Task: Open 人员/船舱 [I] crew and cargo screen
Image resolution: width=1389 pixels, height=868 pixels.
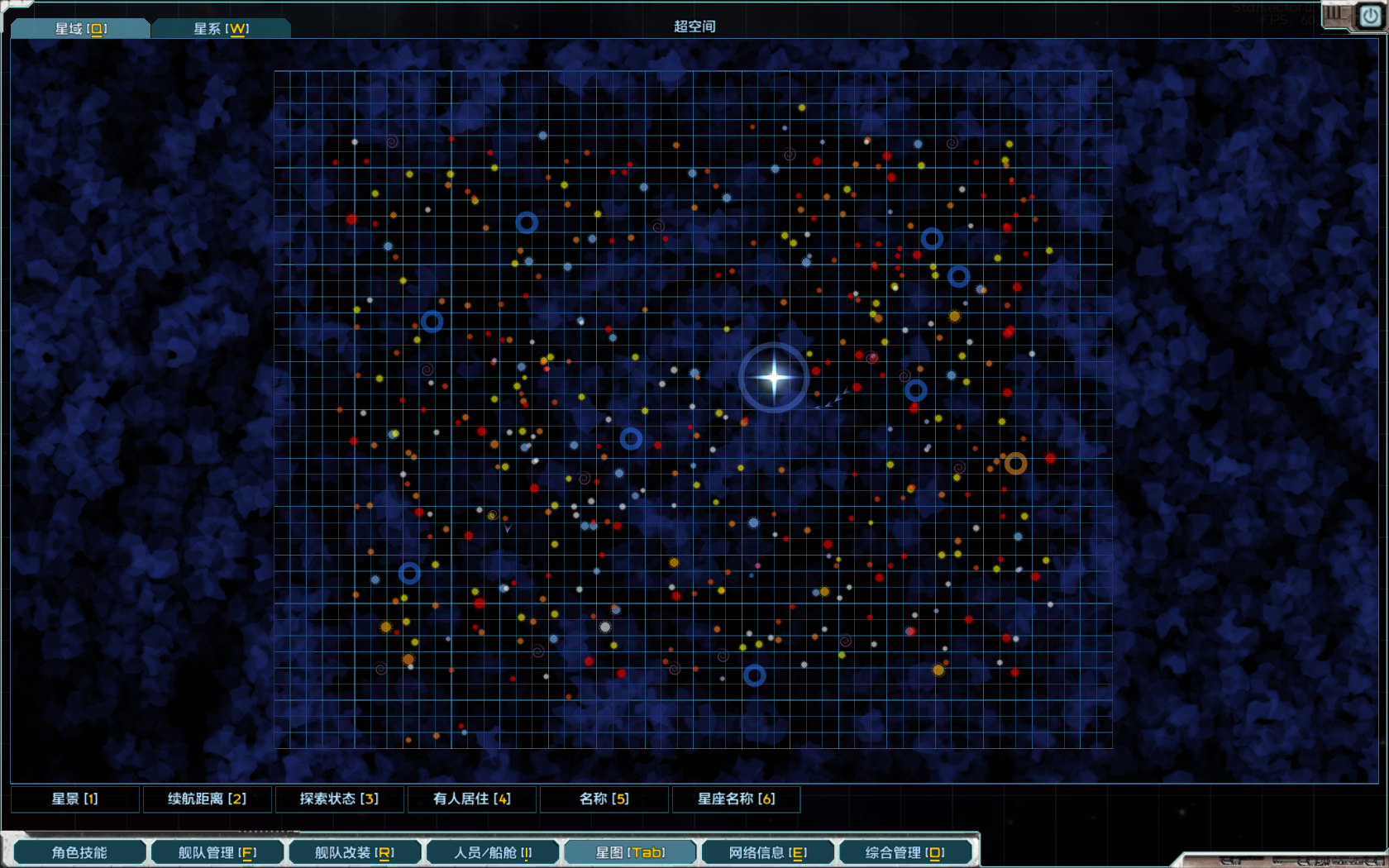Action: [493, 851]
